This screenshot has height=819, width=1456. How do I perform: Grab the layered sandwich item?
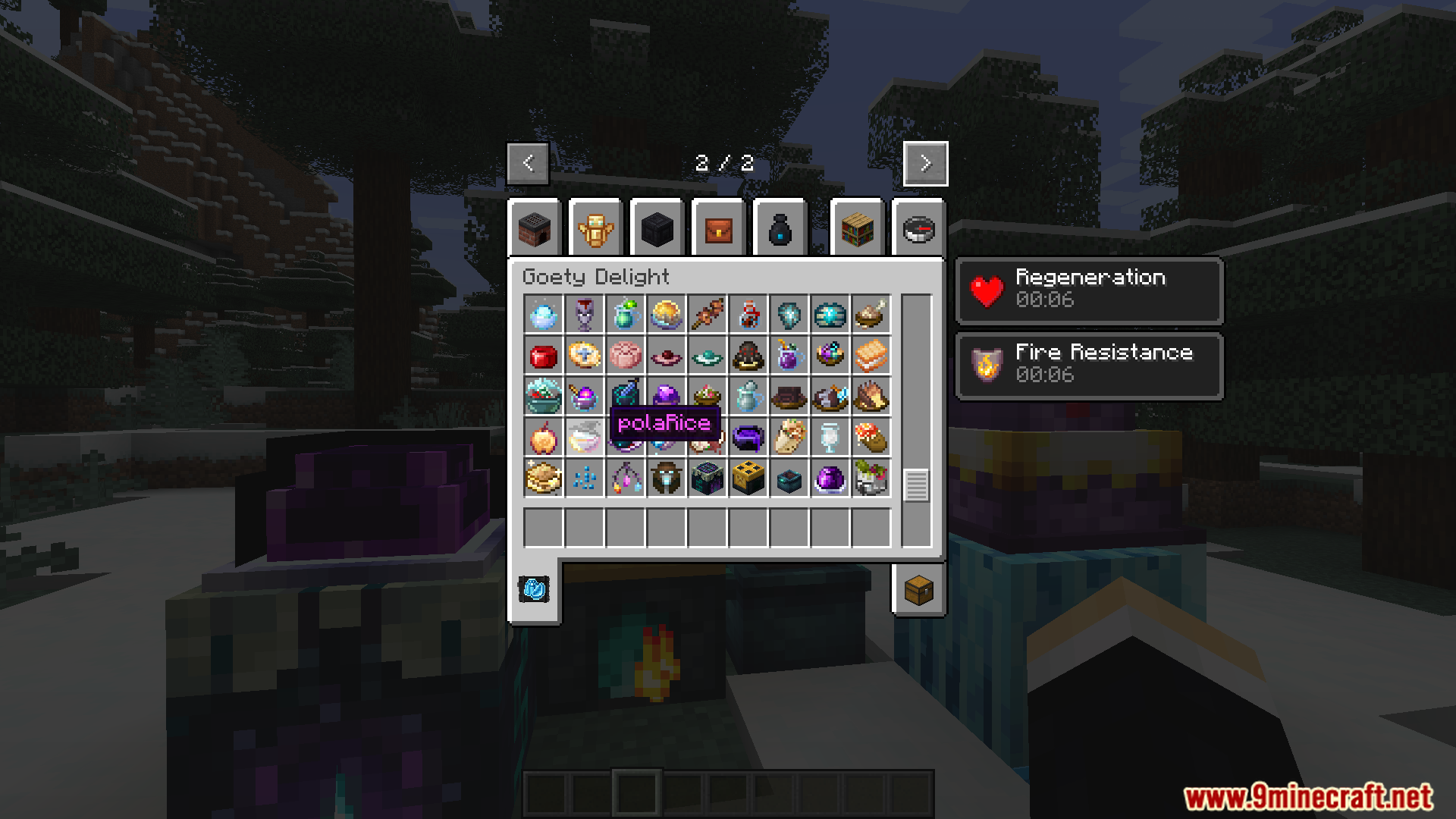click(x=871, y=356)
